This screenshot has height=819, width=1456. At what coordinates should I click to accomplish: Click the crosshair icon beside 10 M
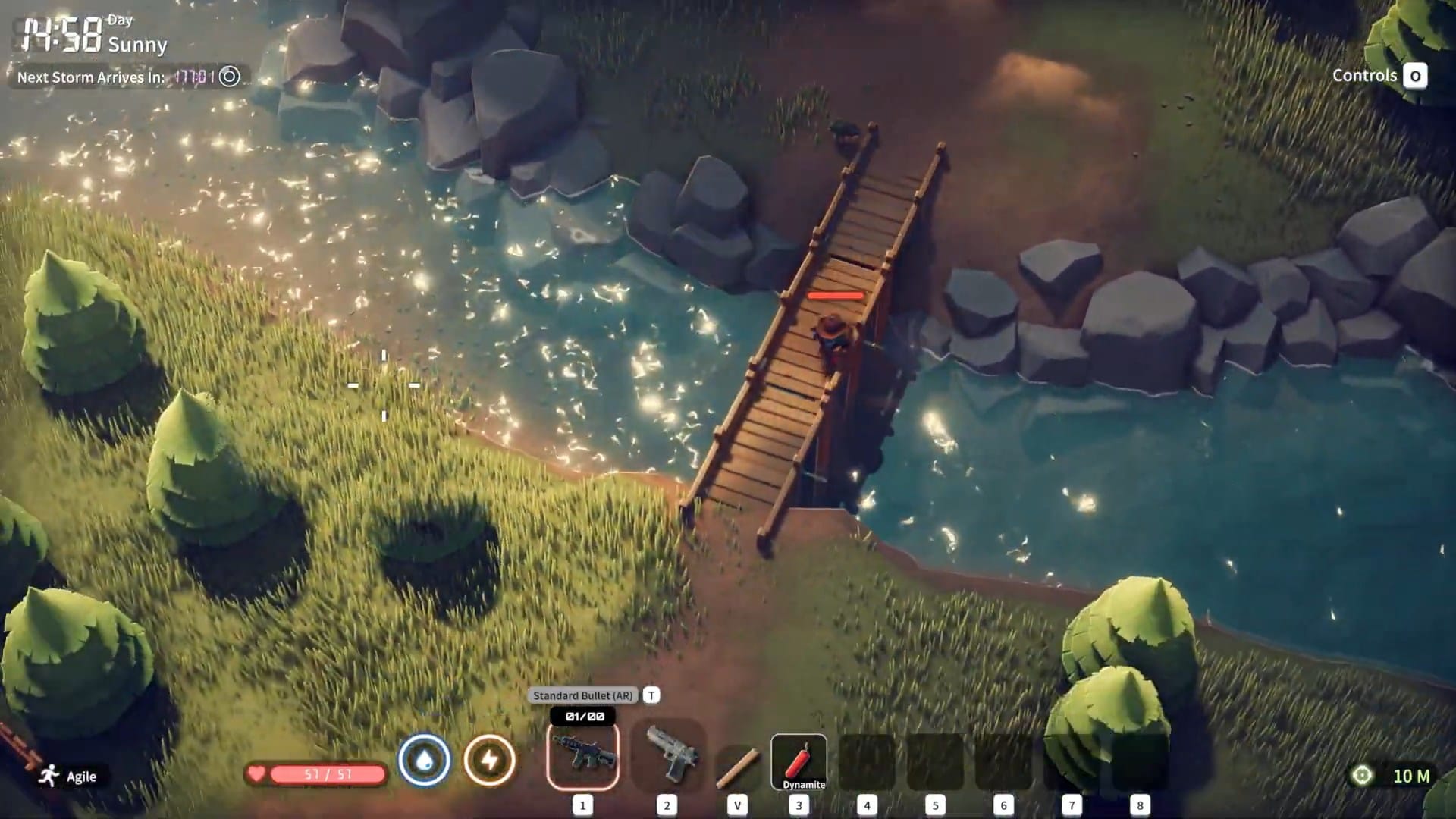coord(1363,776)
